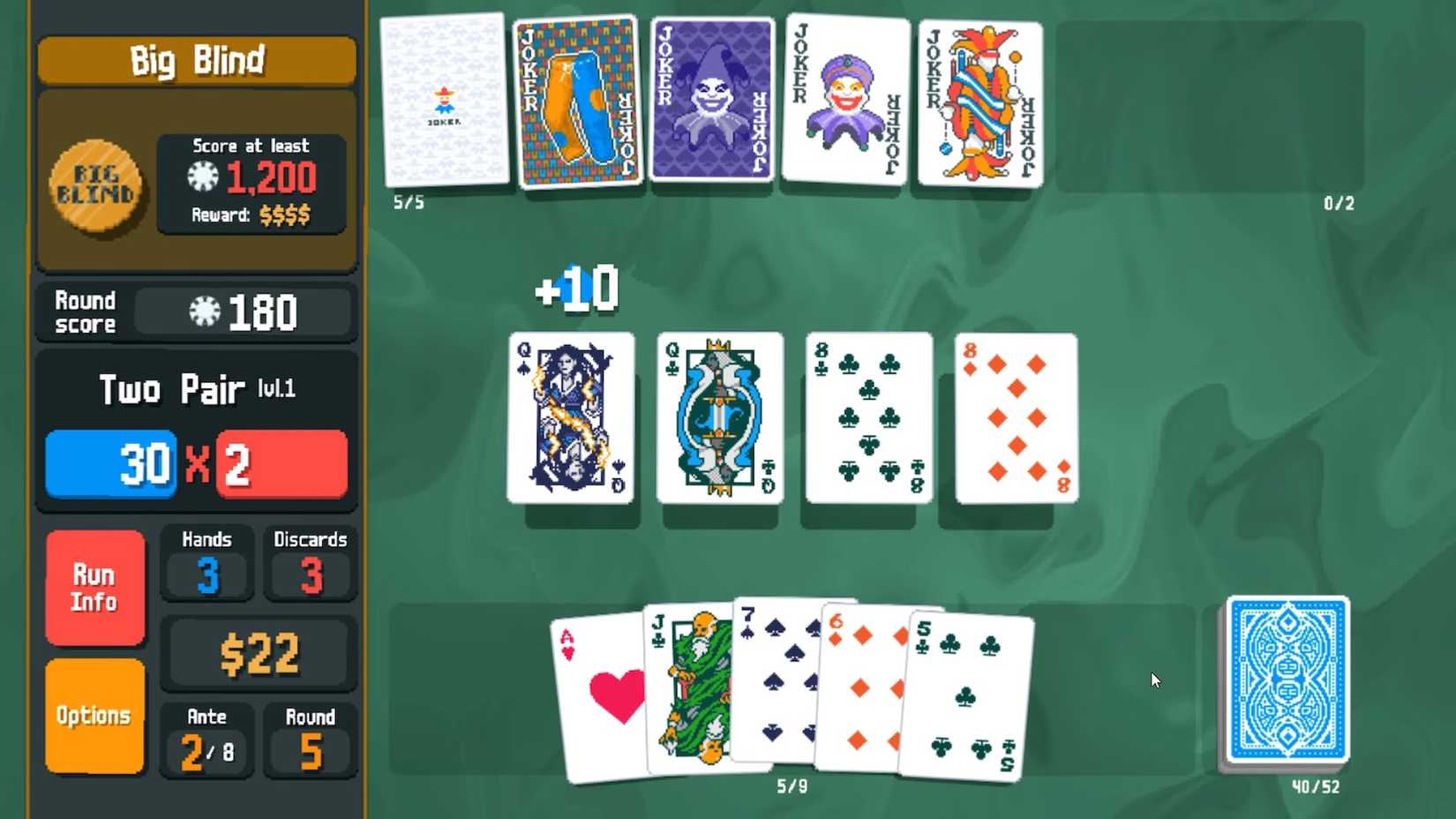
Task: Click the blue 30 chips counter
Action: 110,463
